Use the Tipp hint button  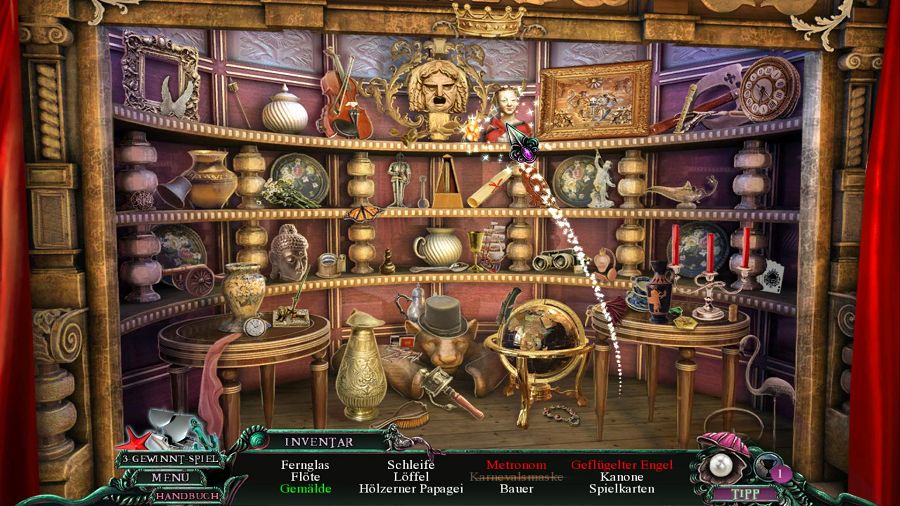pos(739,493)
